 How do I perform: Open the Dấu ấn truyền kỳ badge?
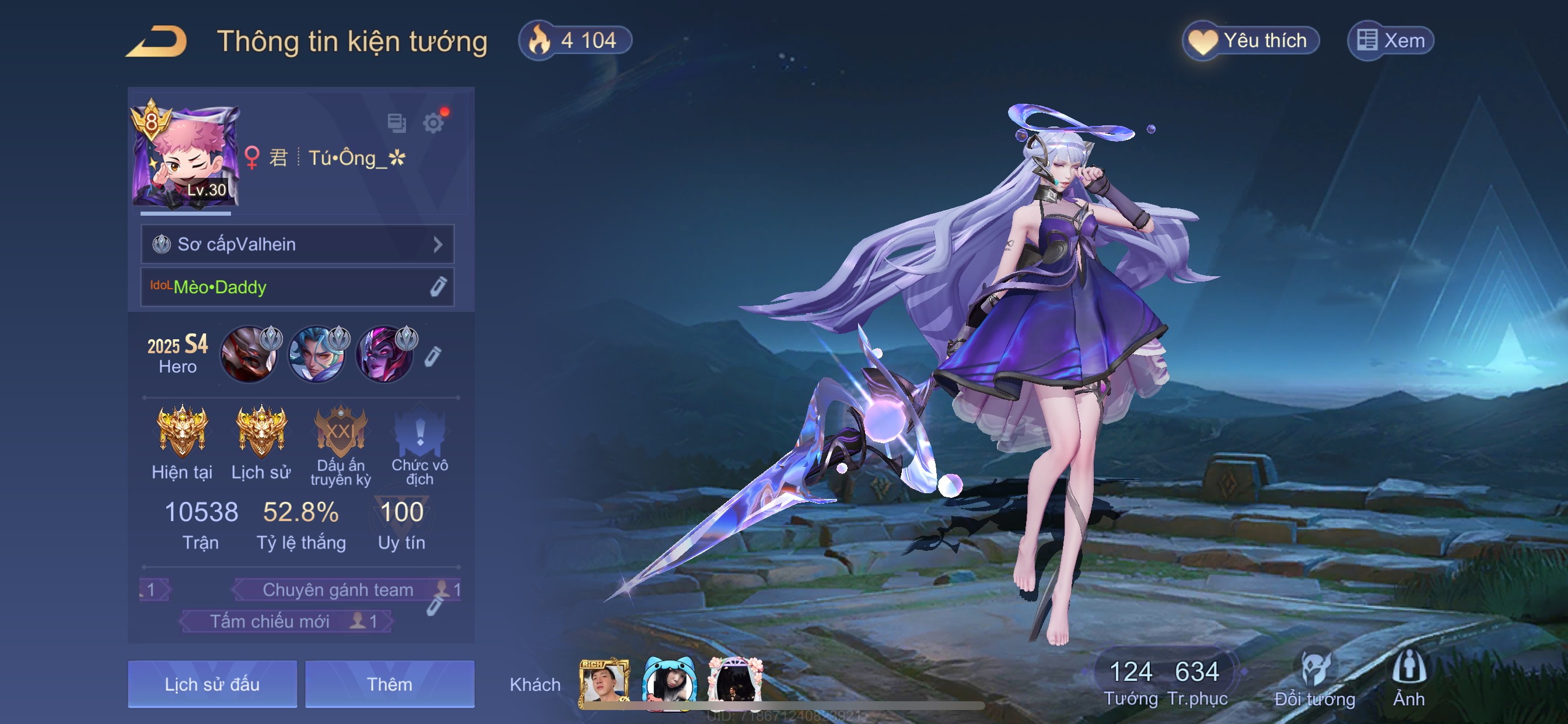point(340,433)
